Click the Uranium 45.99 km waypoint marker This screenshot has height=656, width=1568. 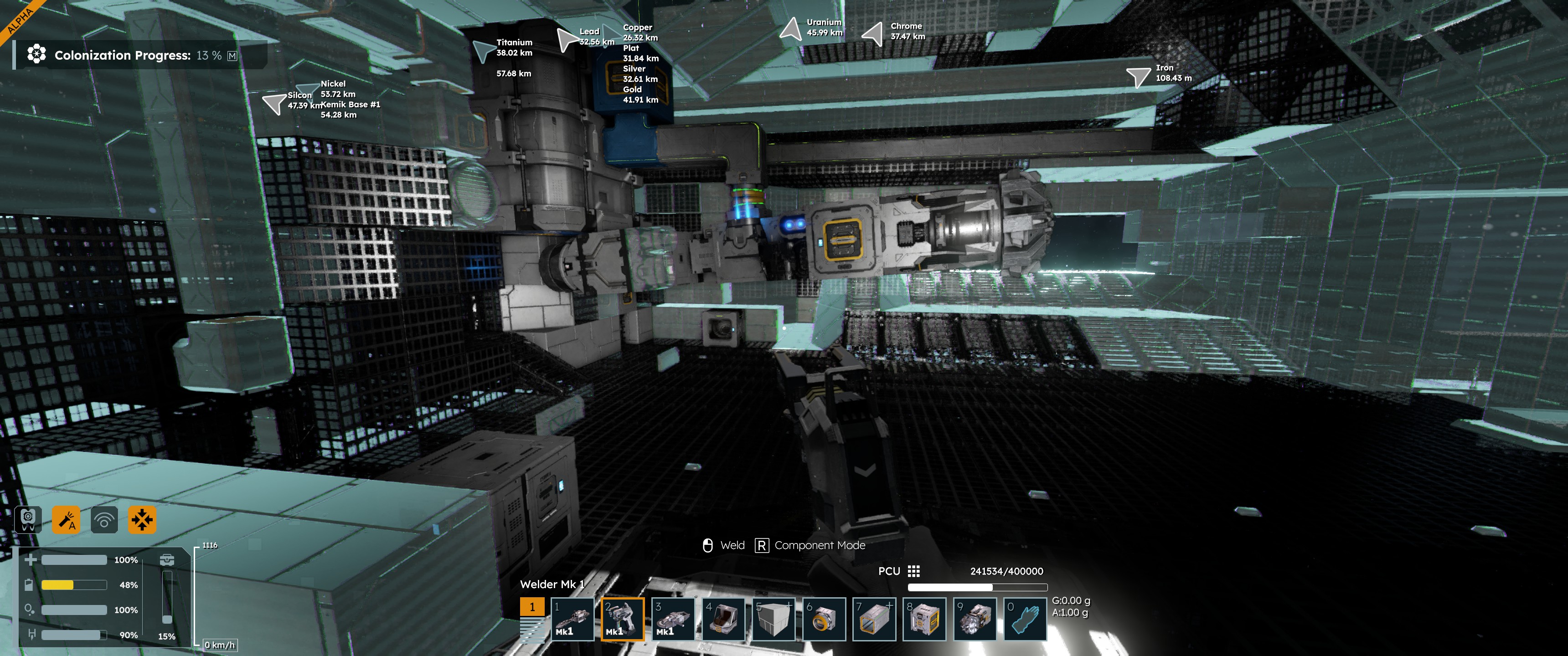[791, 29]
